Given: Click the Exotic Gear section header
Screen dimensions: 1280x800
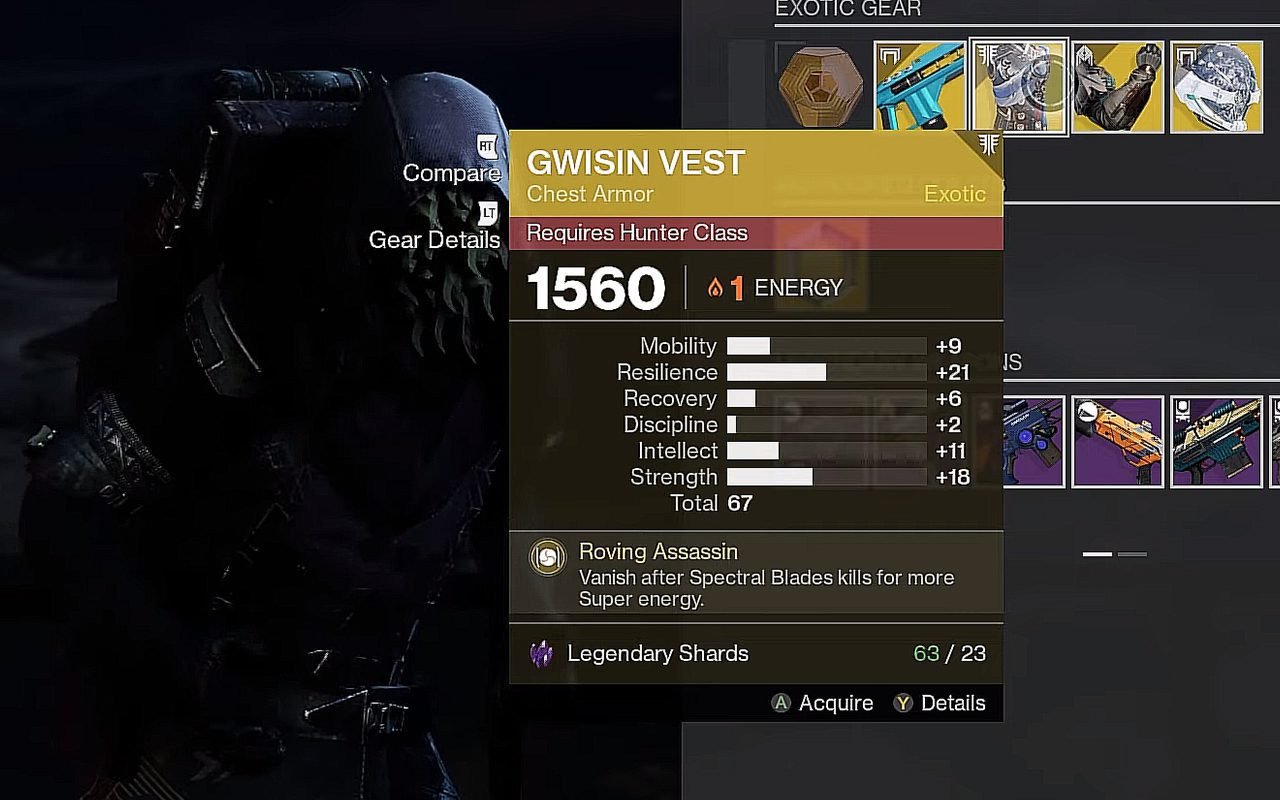Looking at the screenshot, I should [x=849, y=9].
